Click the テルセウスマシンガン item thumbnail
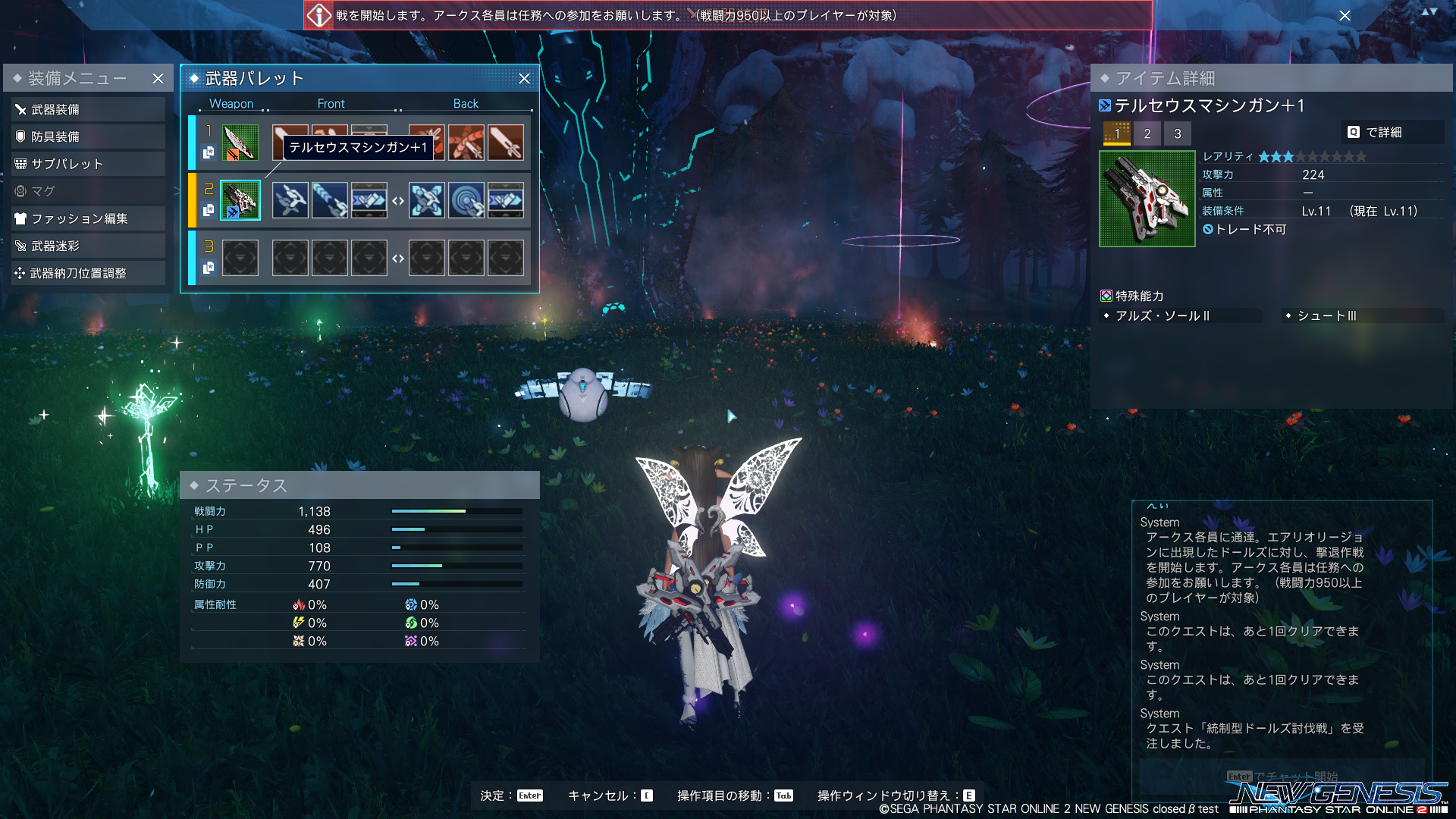The width and height of the screenshot is (1456, 819). point(1147,199)
